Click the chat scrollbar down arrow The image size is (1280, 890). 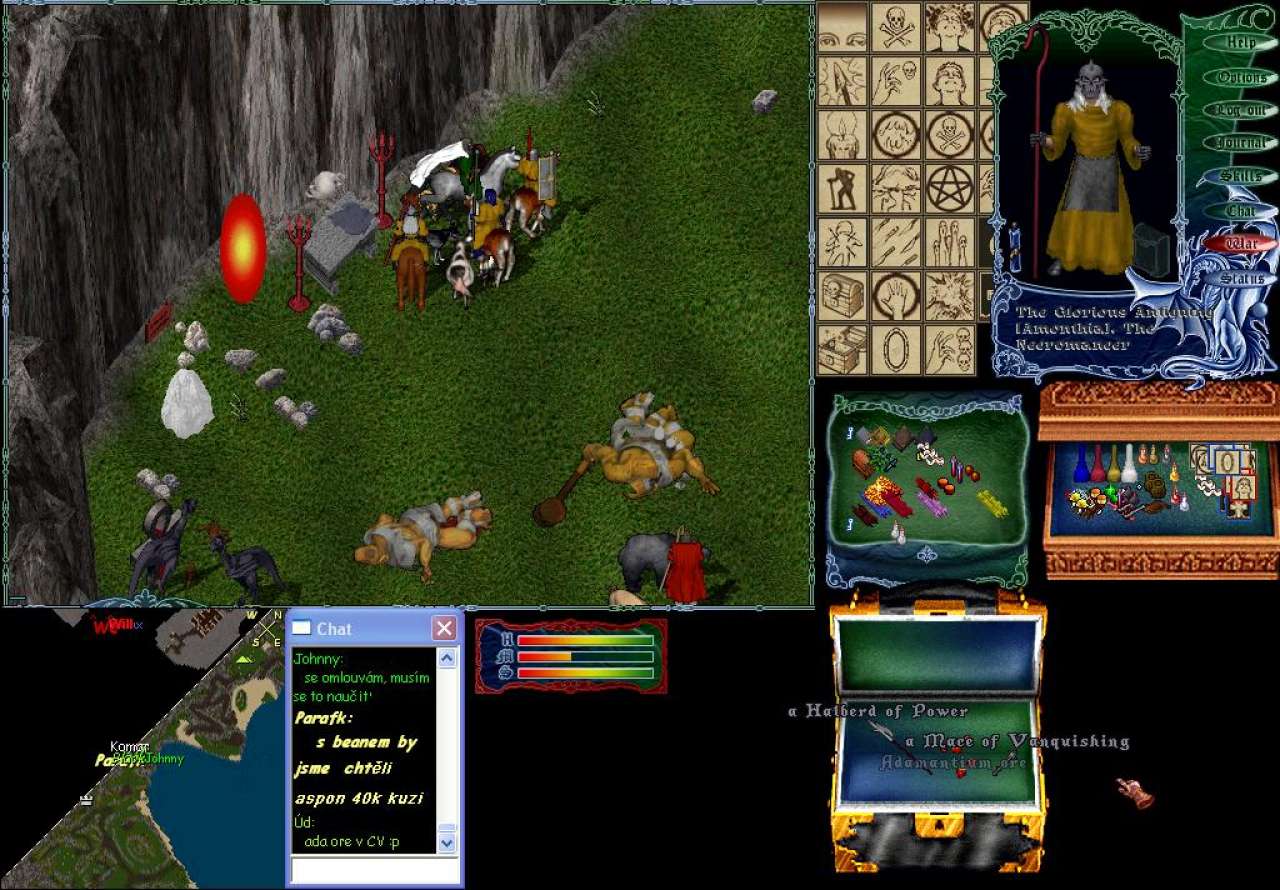tap(447, 843)
